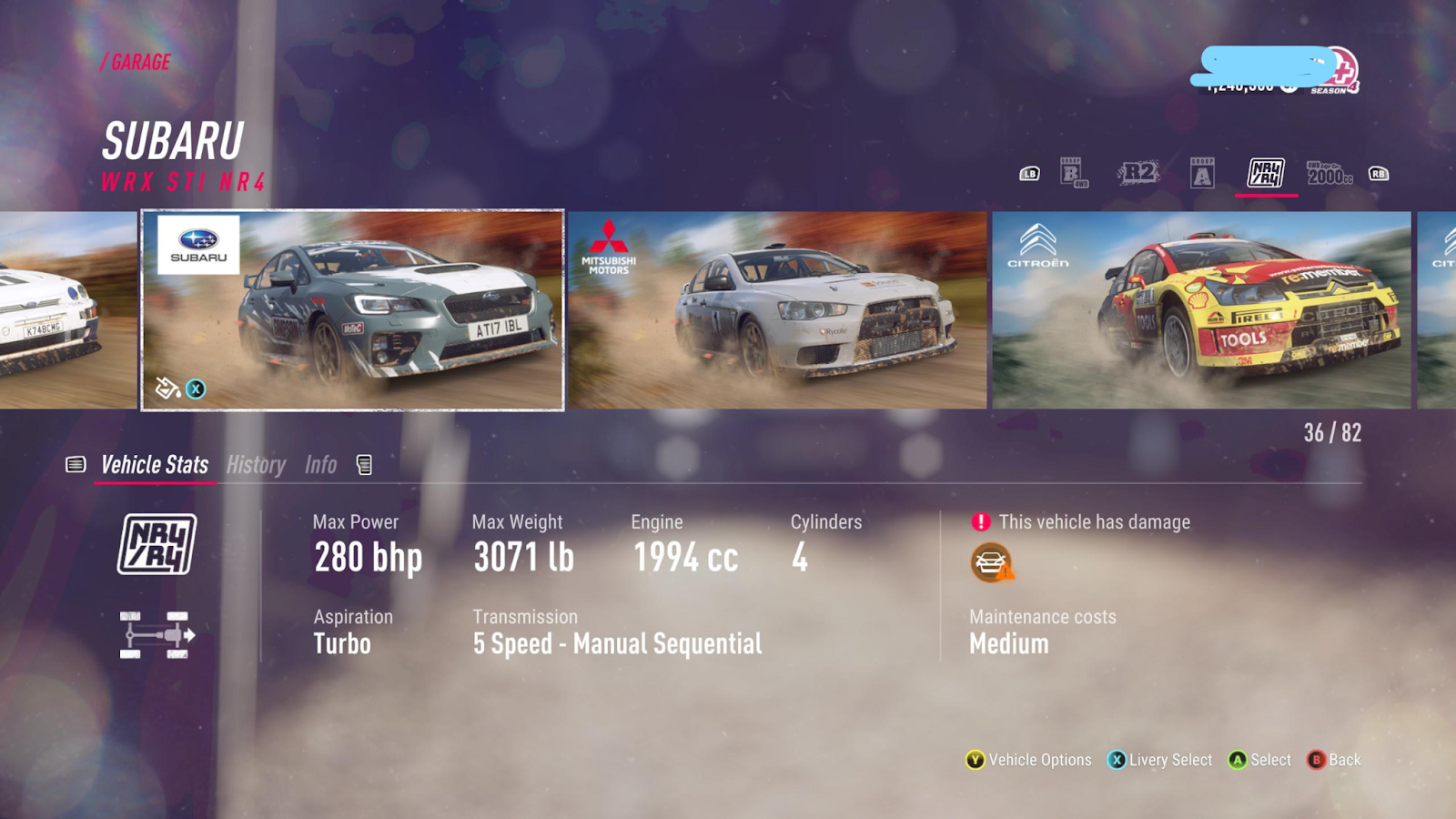The height and width of the screenshot is (819, 1456).
Task: Open the Vehicle Stats tab
Action: tap(155, 465)
